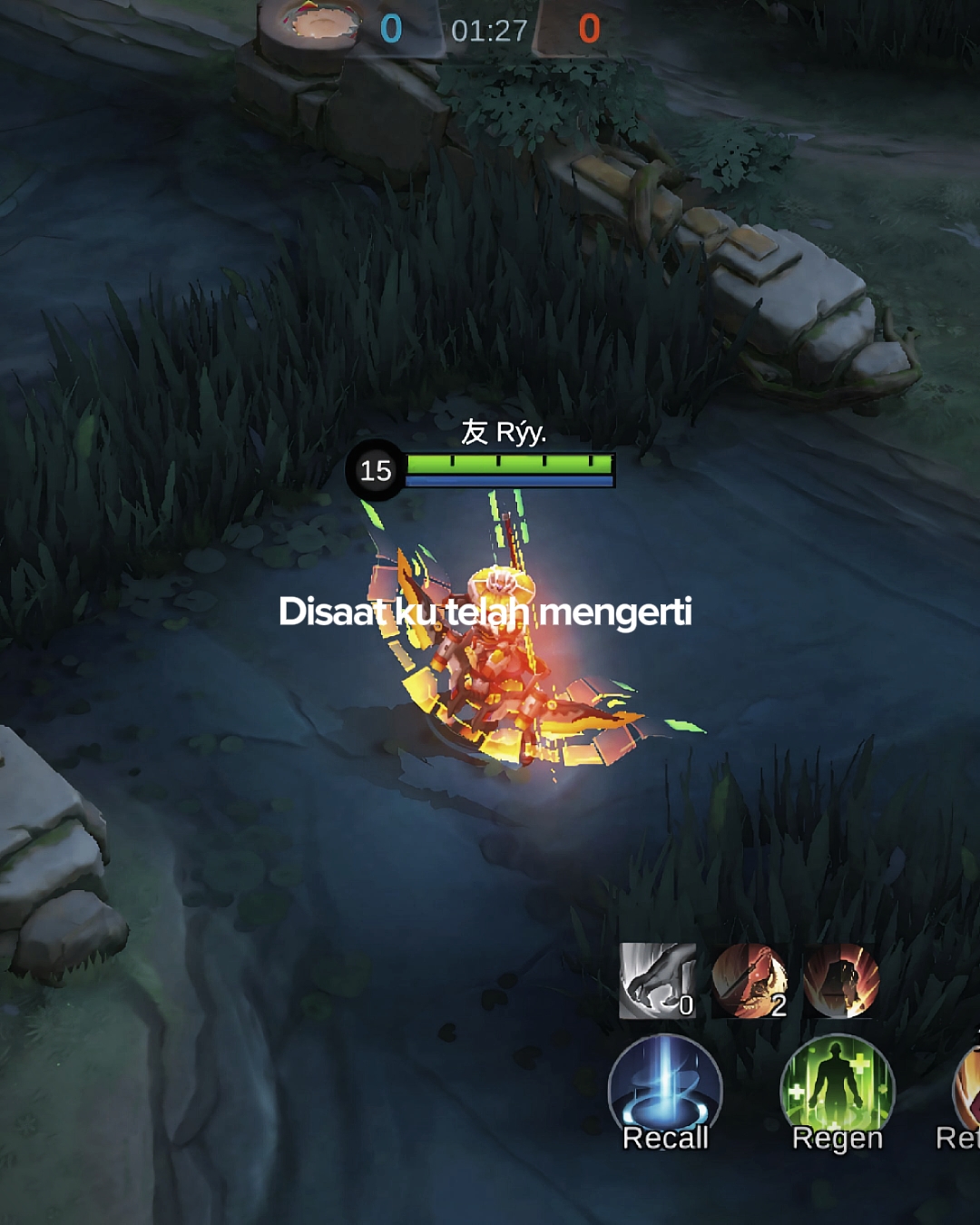Screen dimensions: 980x1225
Task: Tap the partially visible Retribution spell
Action: (965, 1093)
